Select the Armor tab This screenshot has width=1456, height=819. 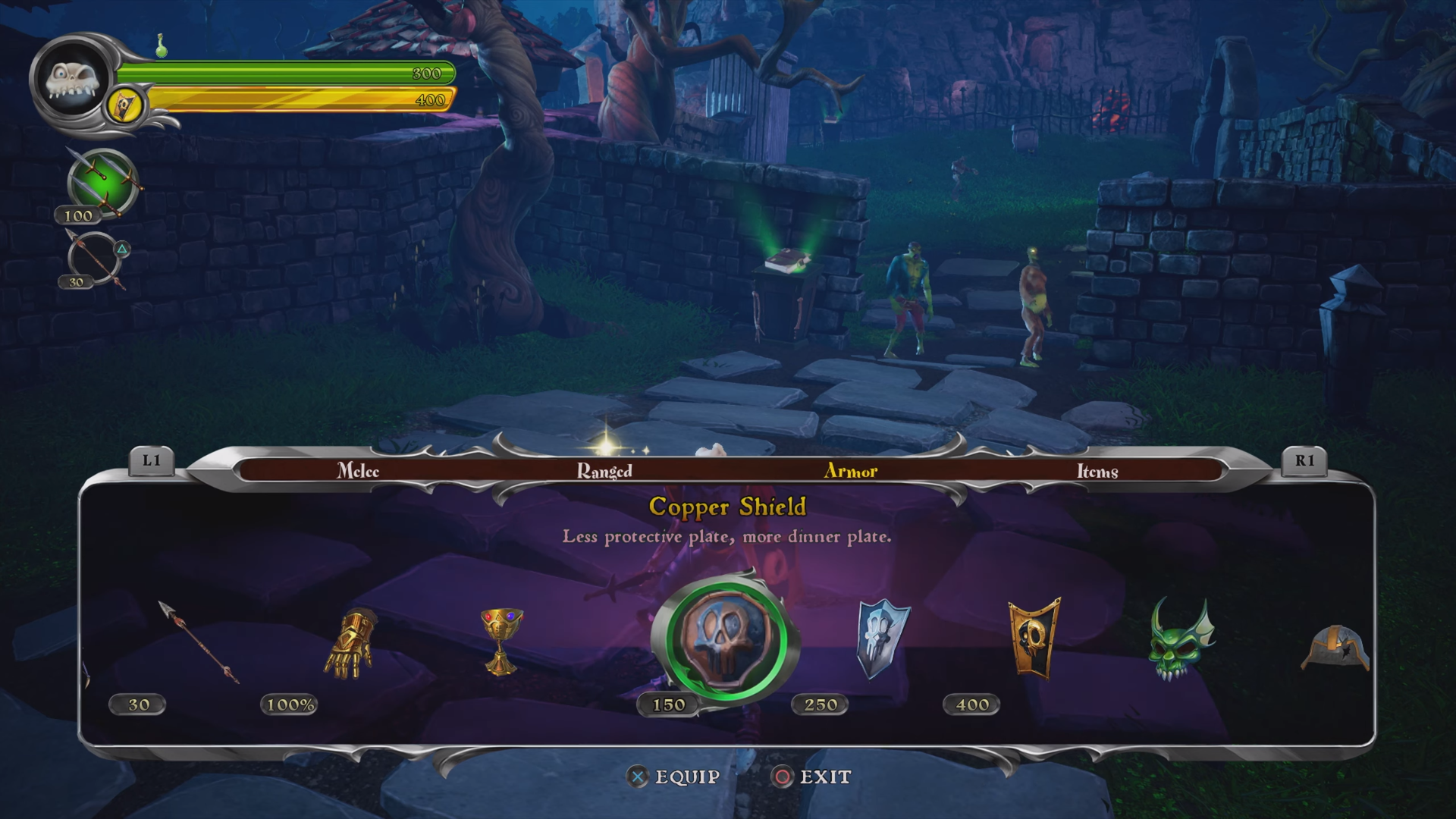pos(850,471)
